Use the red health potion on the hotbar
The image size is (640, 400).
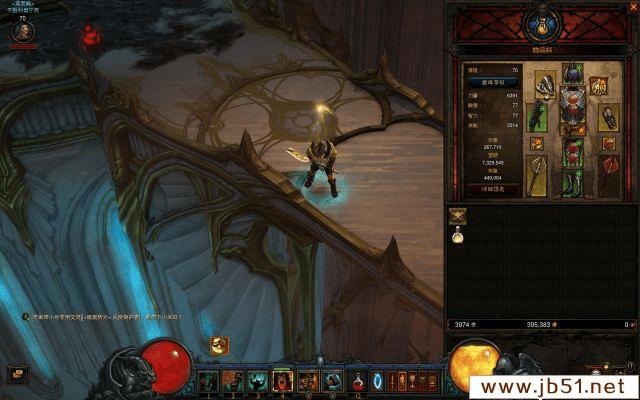point(359,381)
